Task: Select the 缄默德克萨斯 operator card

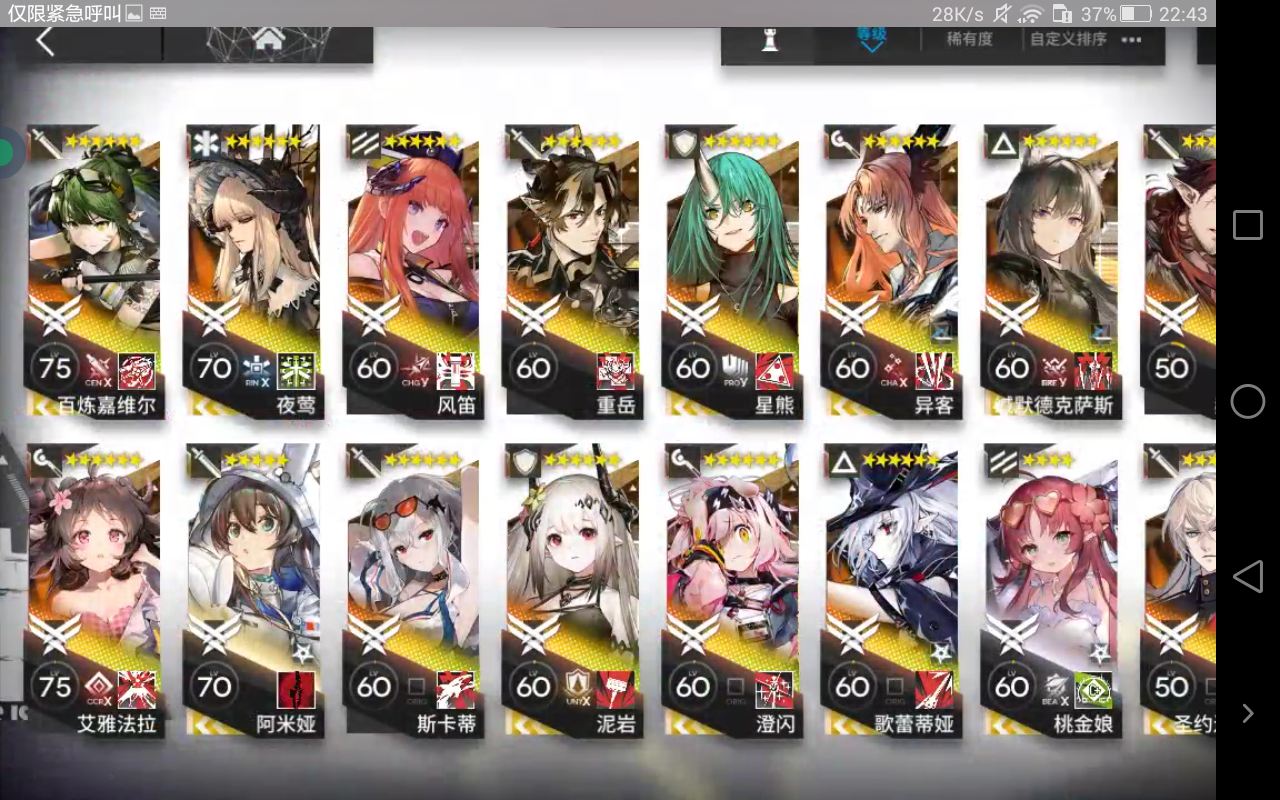Action: [x=1050, y=270]
